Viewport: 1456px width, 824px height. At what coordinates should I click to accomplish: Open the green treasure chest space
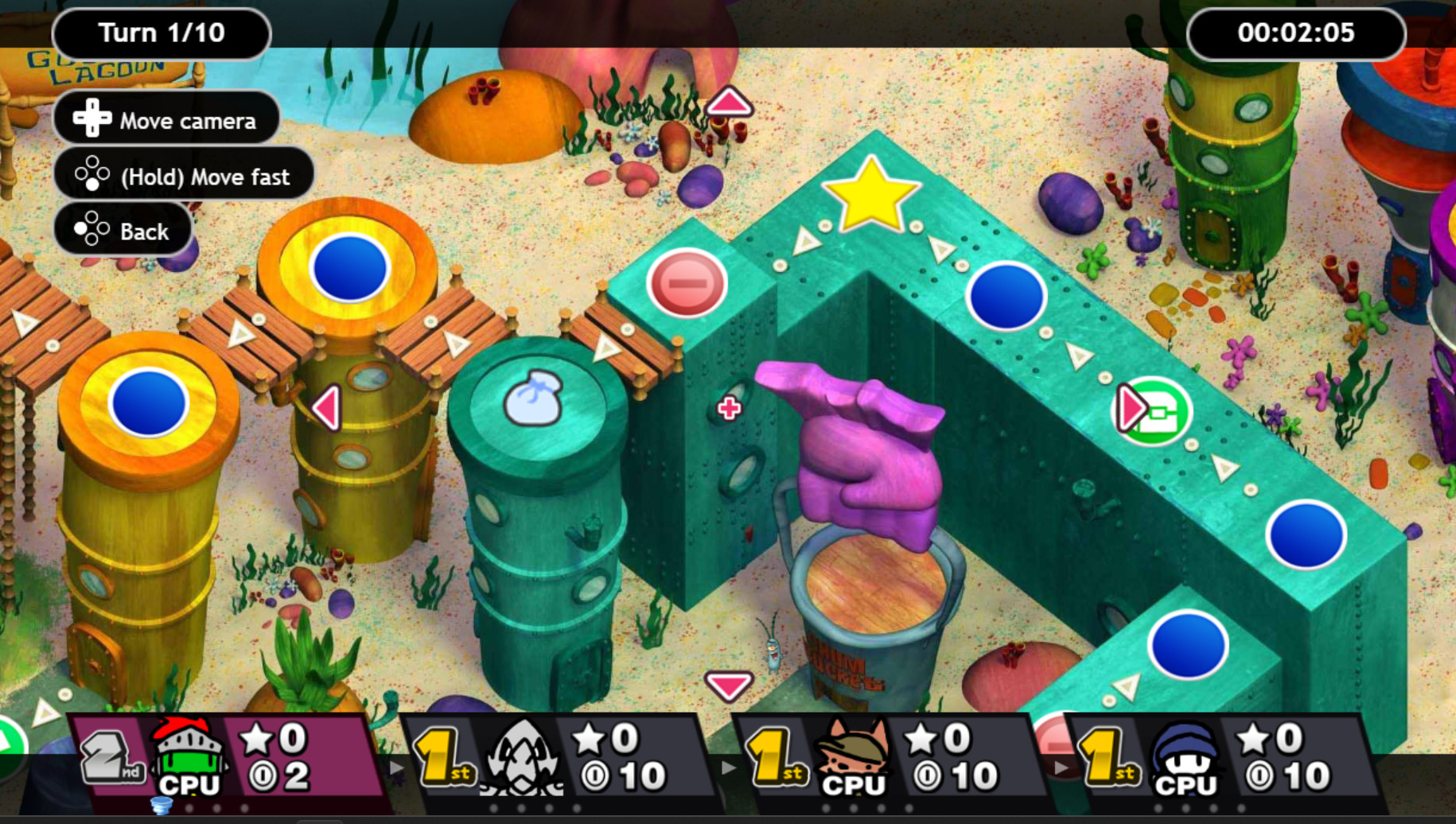pos(1150,409)
